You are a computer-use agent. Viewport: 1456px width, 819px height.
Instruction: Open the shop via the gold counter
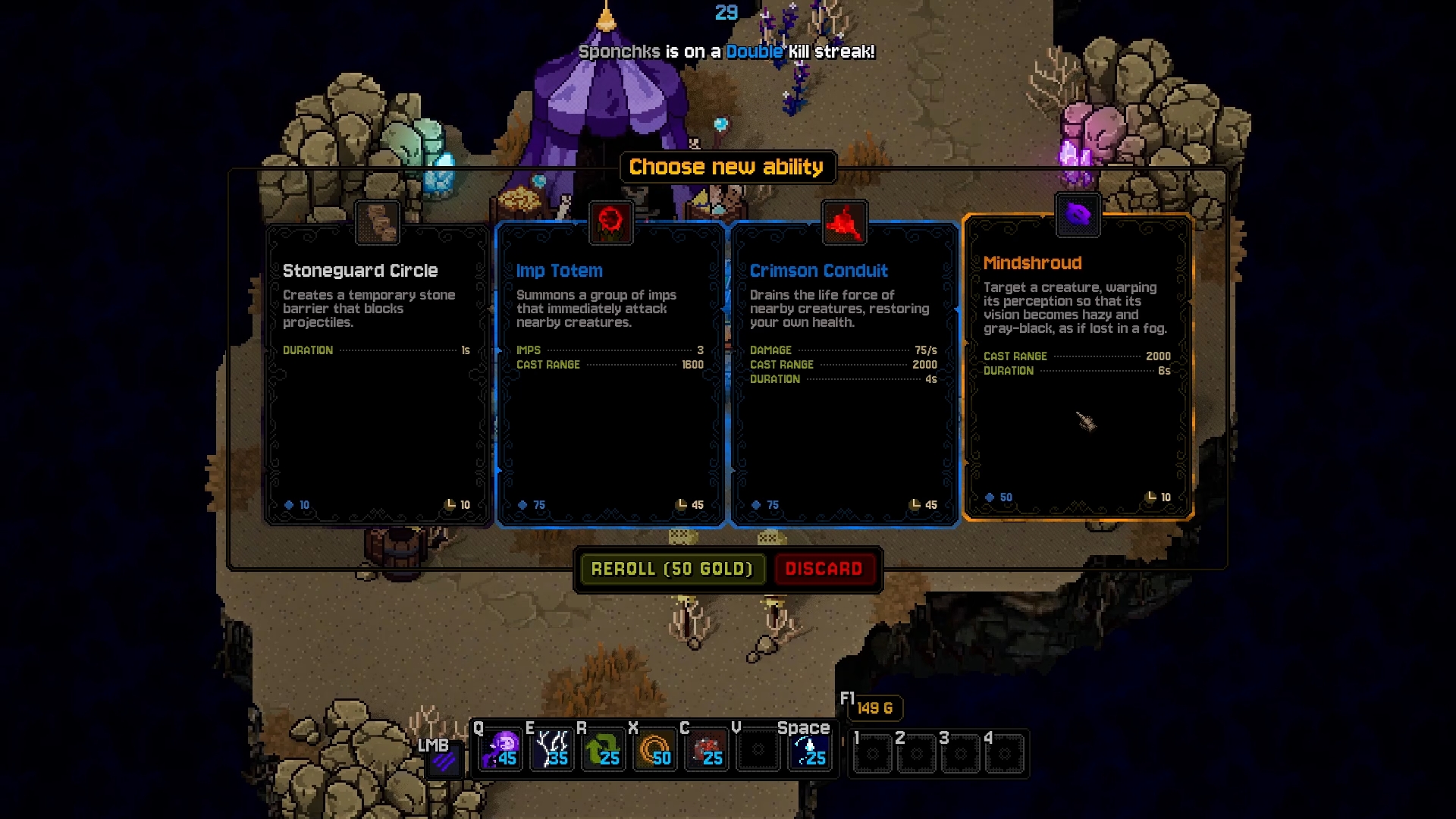pyautogui.click(x=874, y=708)
